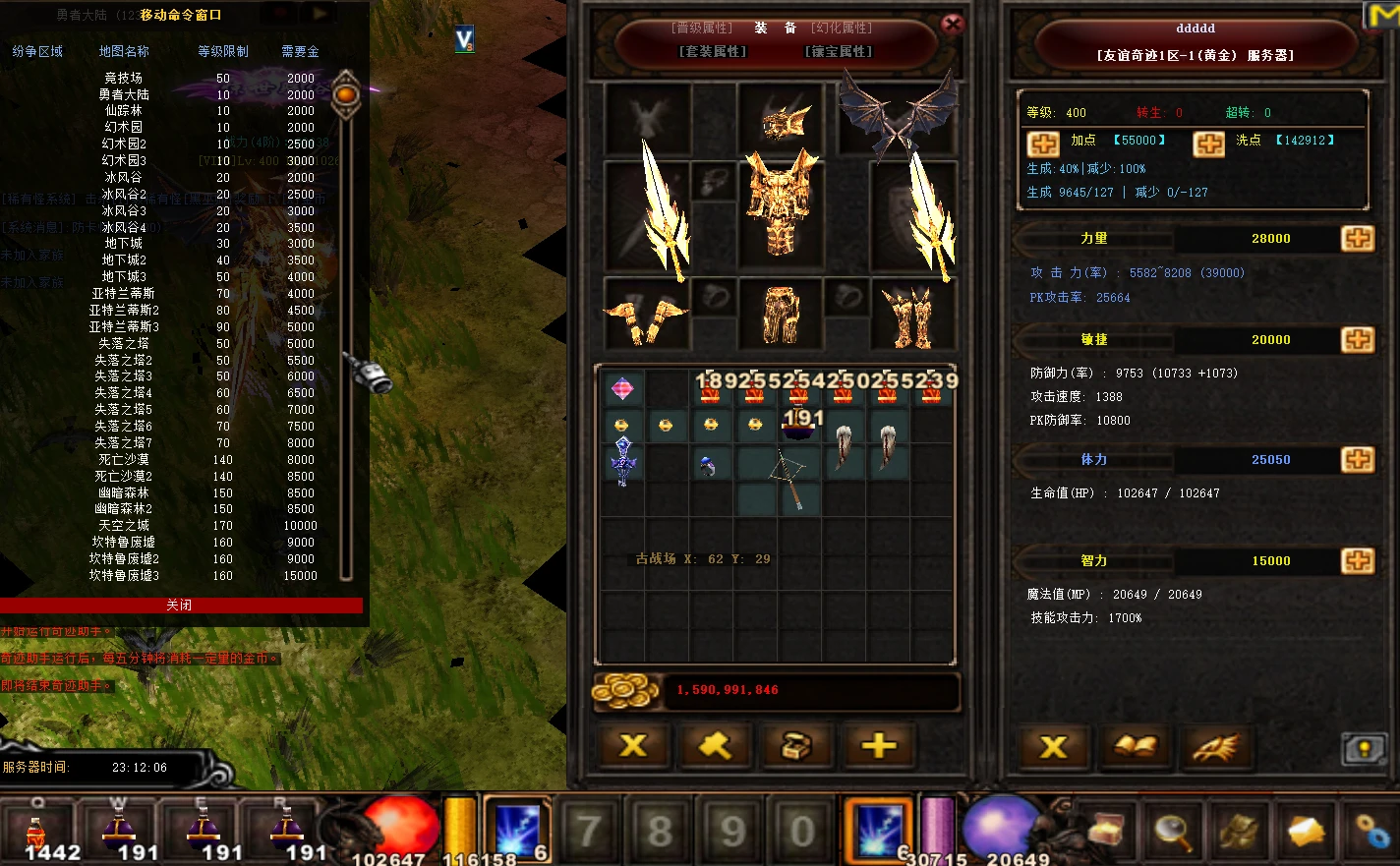Select the golden armor equipment slot
1400x866 pixels.
[x=781, y=203]
